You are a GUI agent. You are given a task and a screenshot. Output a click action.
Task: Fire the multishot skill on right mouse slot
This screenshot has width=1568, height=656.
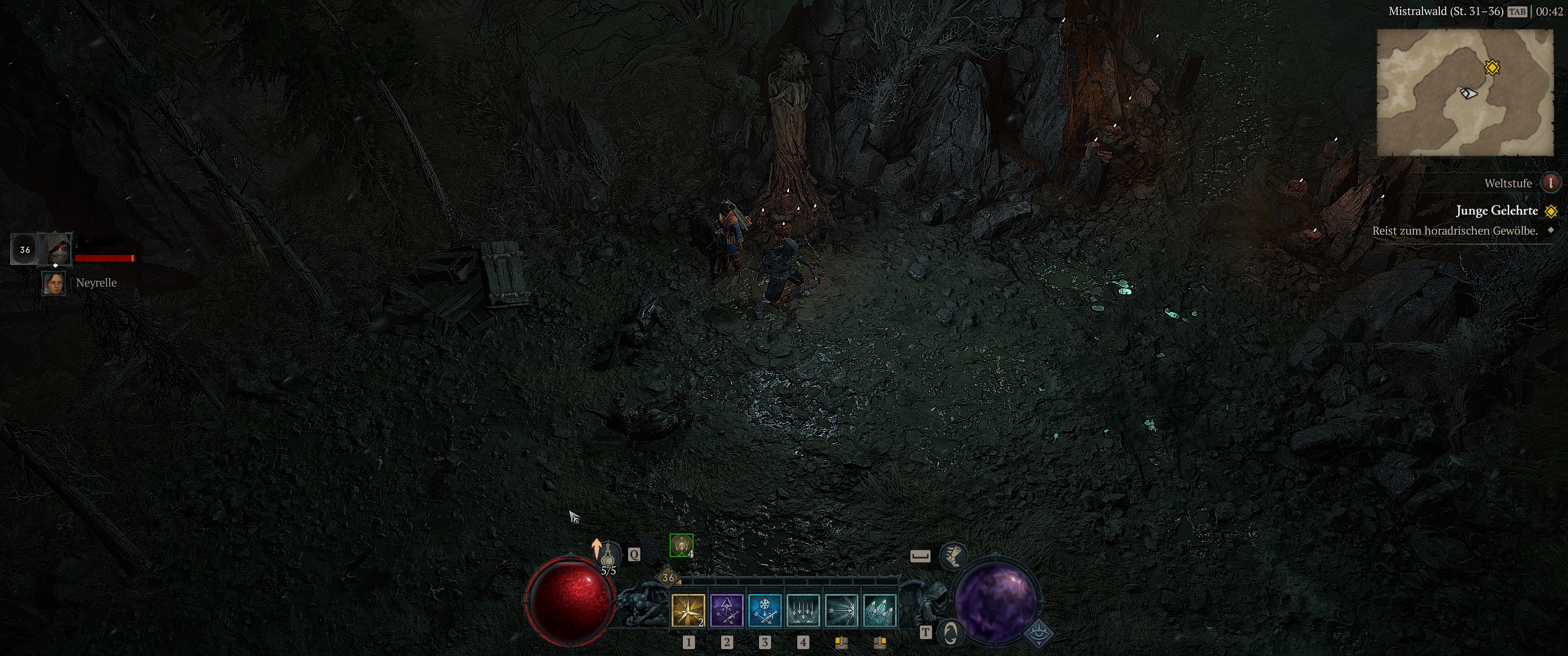tap(881, 610)
